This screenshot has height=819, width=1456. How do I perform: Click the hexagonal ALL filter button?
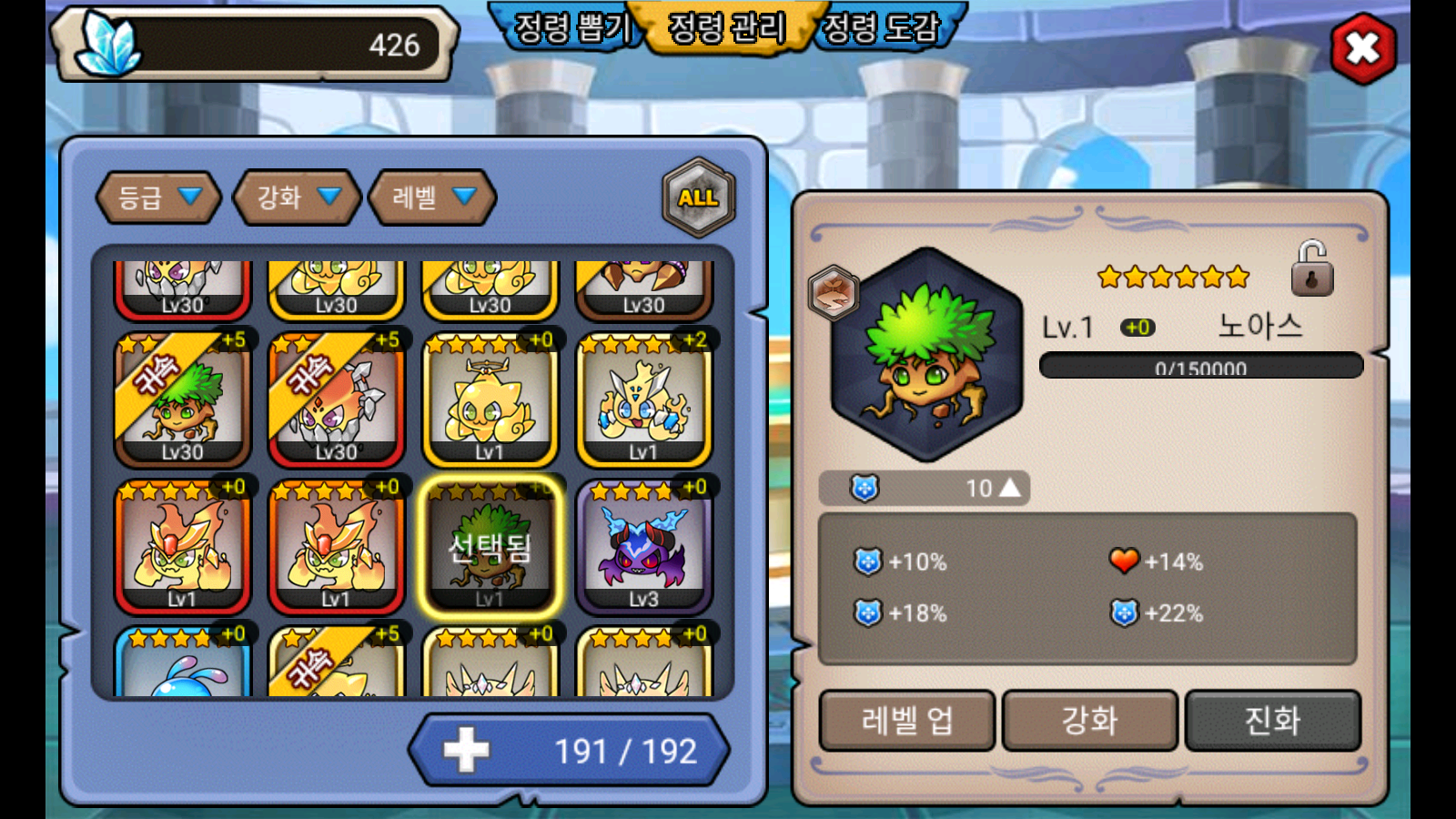[698, 197]
